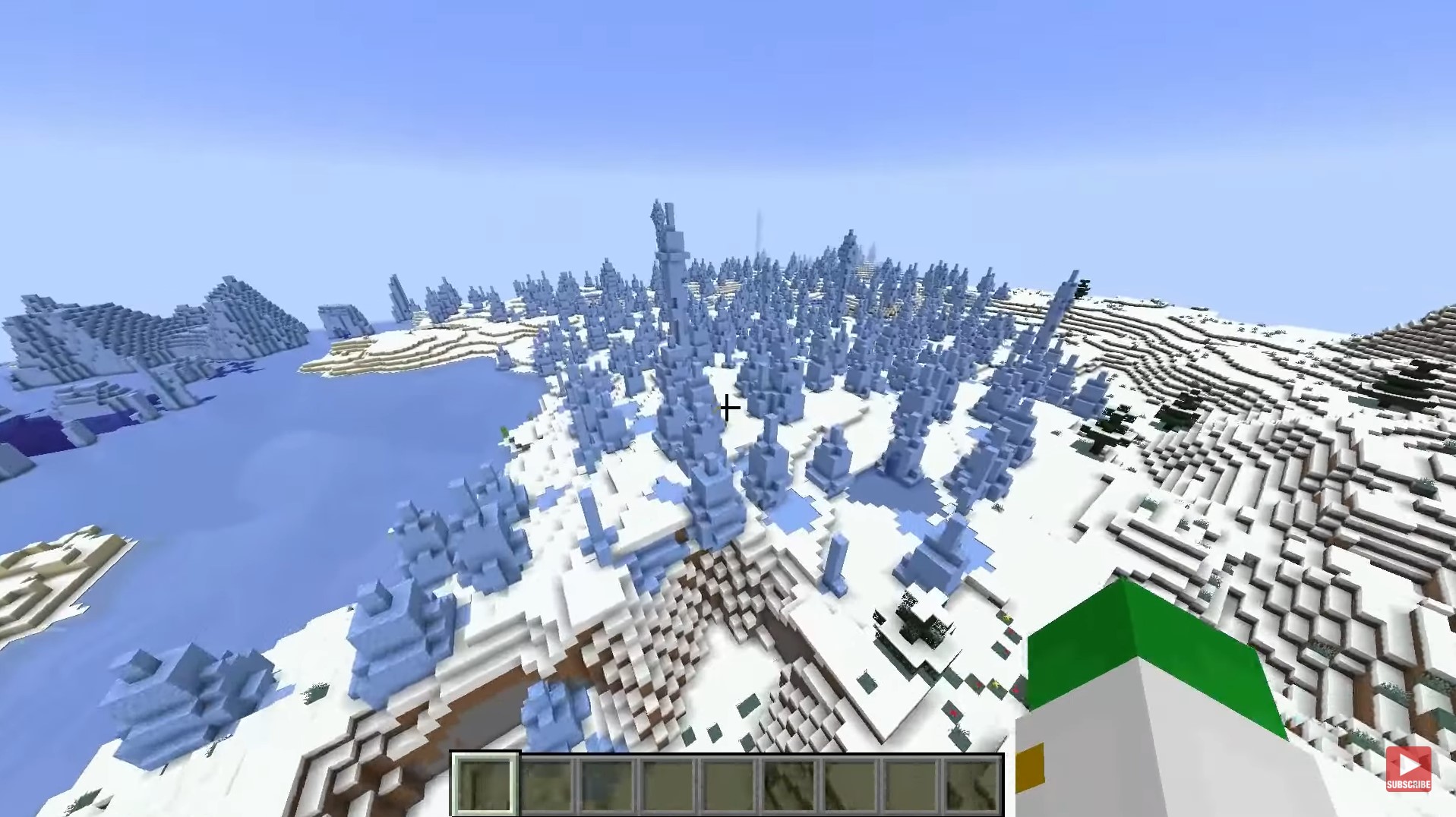
Task: Click the crosshair in screen center
Action: pos(727,408)
